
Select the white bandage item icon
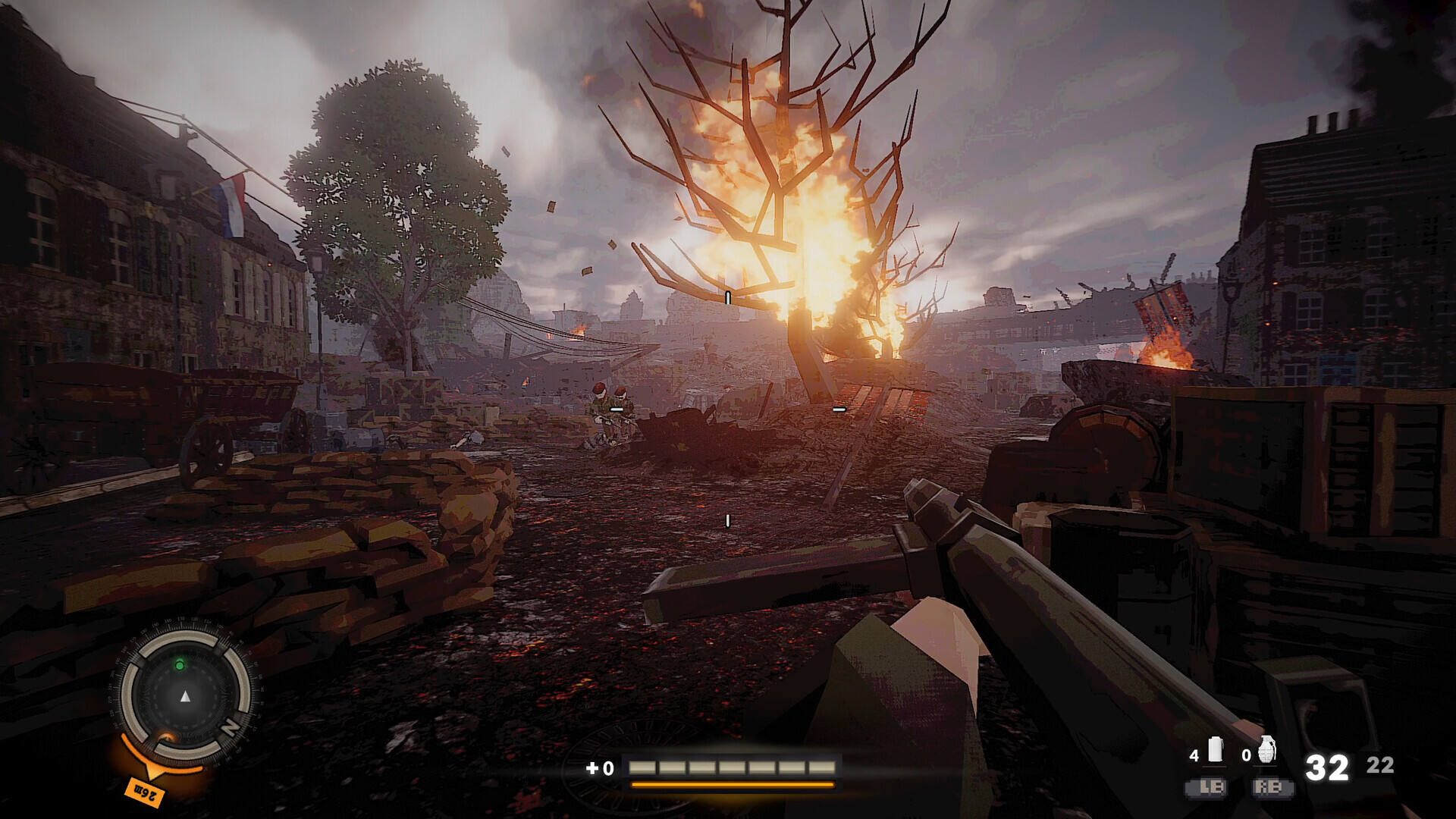click(1216, 749)
